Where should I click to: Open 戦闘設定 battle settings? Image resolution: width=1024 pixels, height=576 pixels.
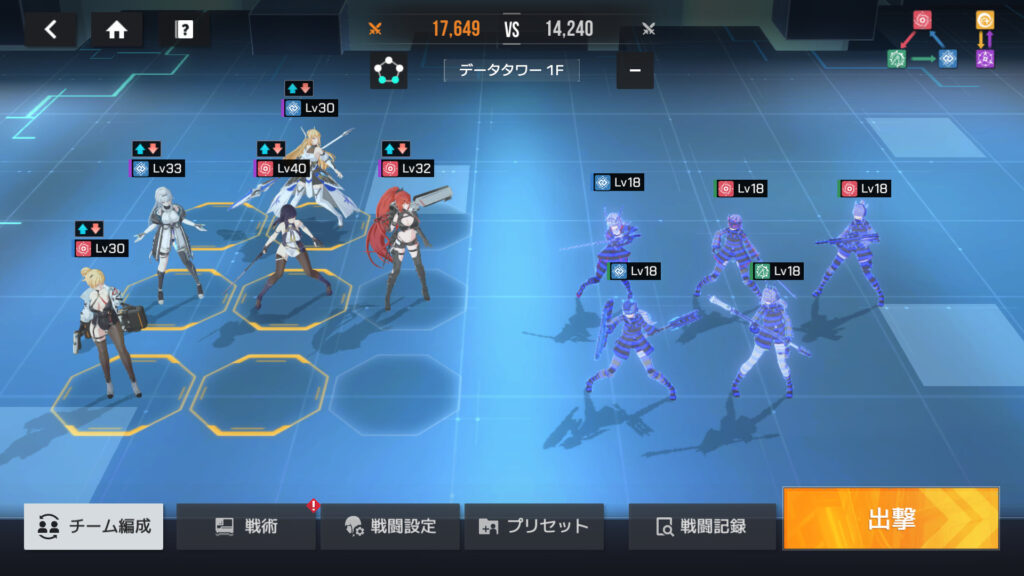coord(390,526)
